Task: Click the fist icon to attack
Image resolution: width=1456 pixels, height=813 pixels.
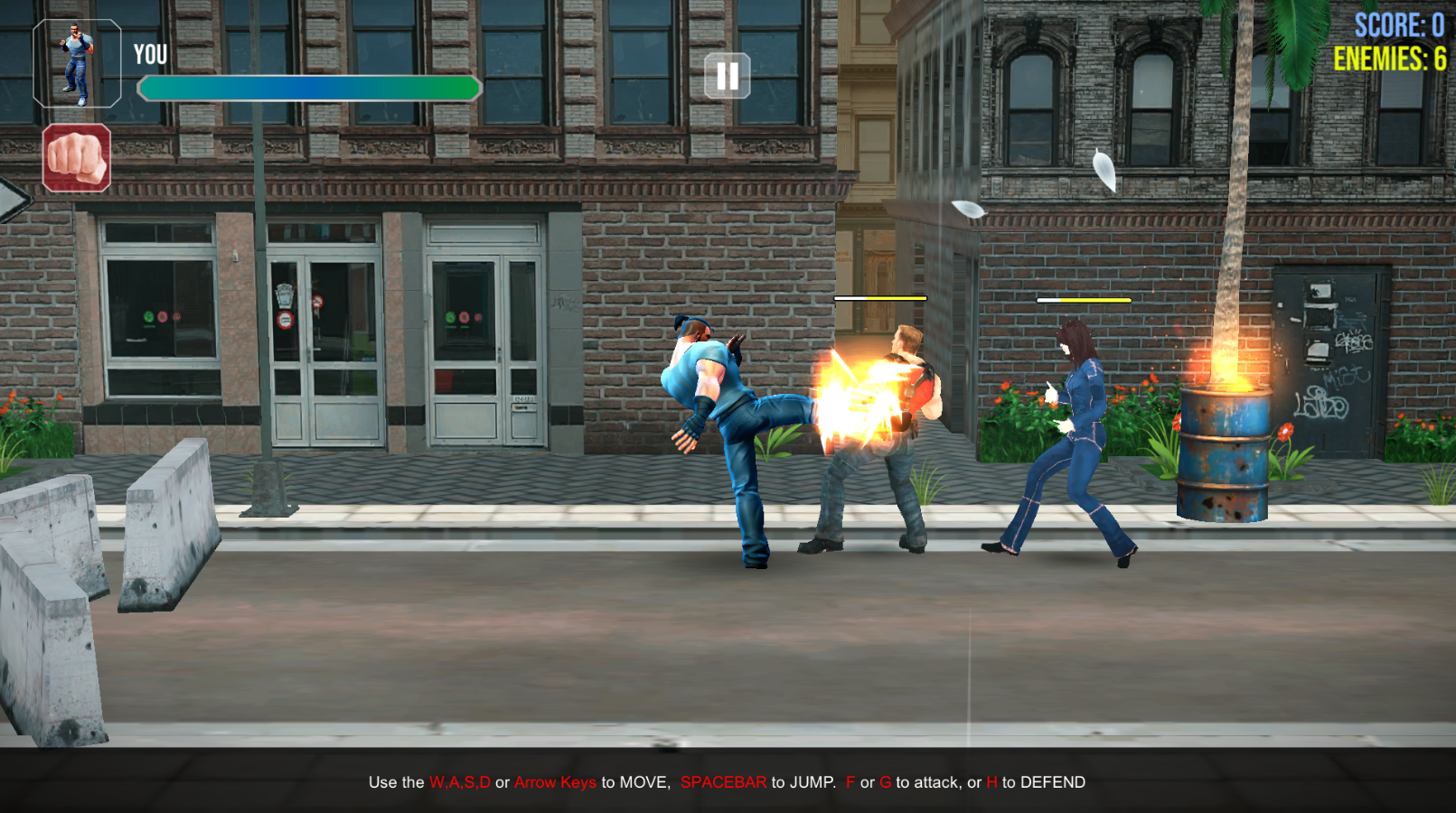Action: tap(76, 160)
